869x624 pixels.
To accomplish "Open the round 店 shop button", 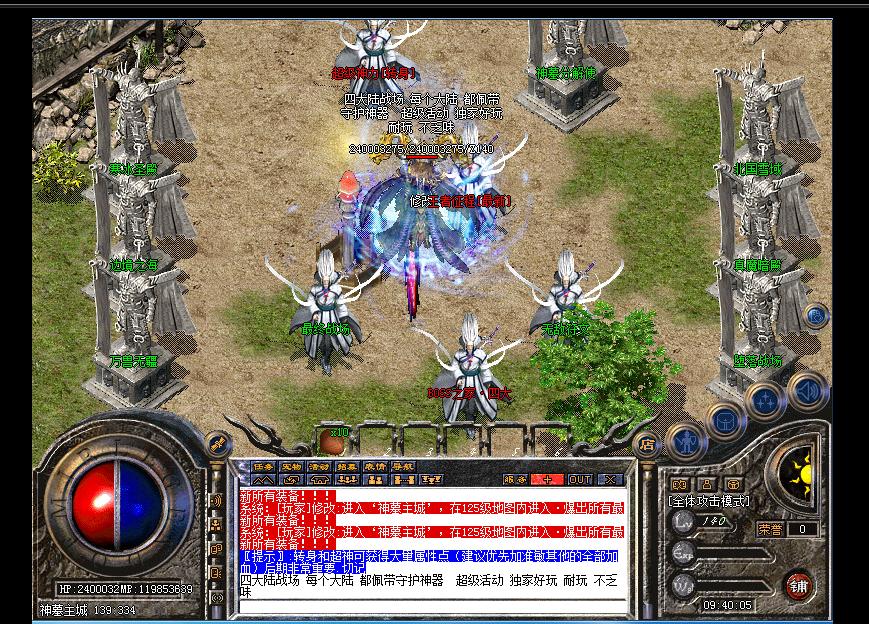I will [647, 443].
